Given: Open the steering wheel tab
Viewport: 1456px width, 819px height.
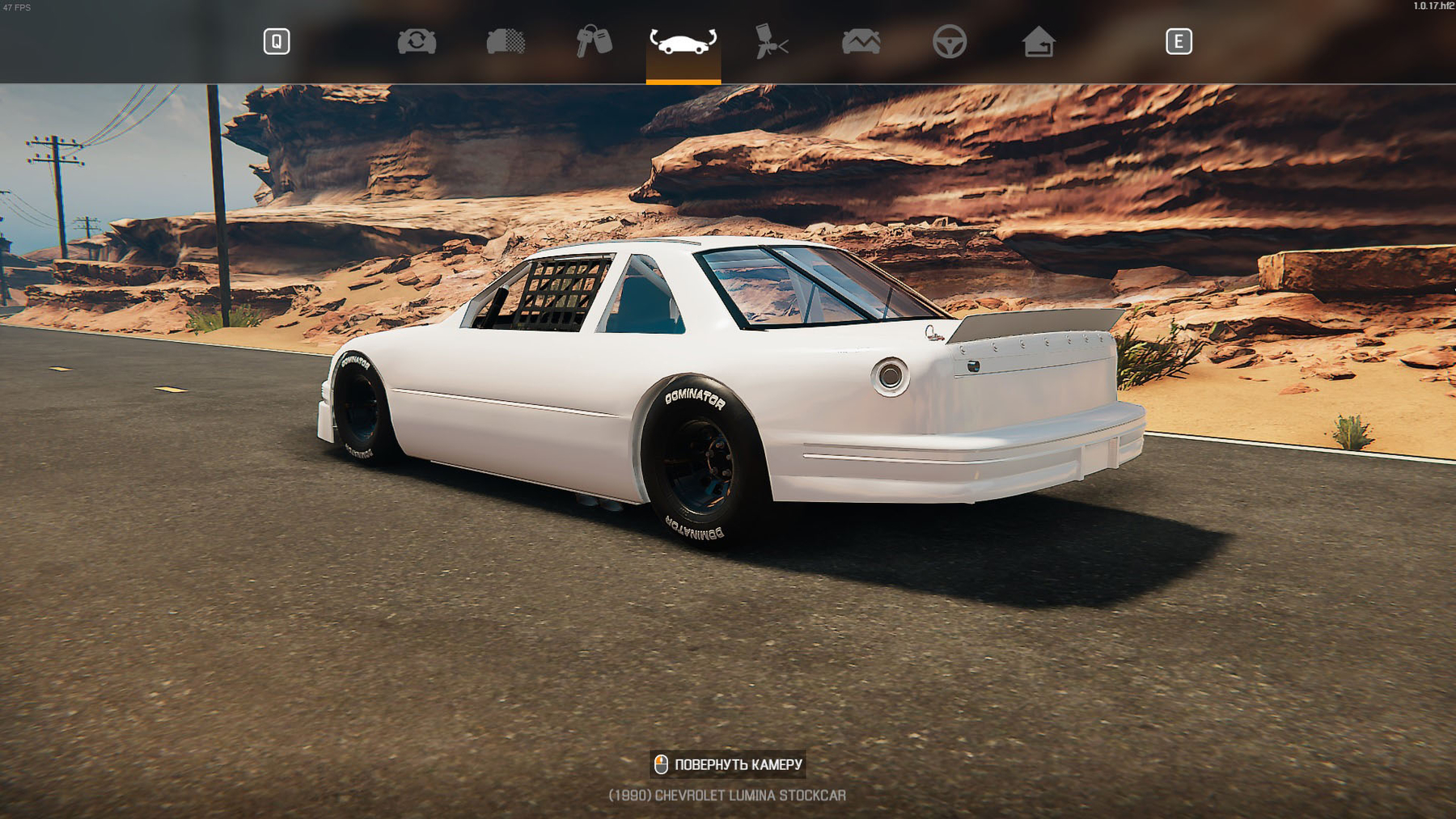Looking at the screenshot, I should click(x=949, y=41).
